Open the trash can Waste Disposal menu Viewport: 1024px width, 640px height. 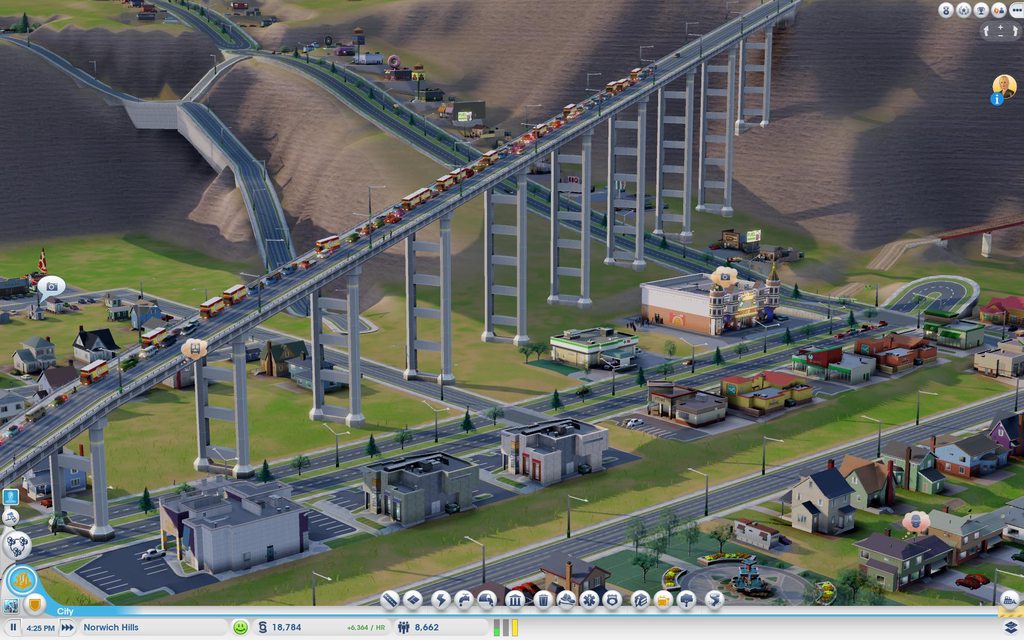point(542,600)
